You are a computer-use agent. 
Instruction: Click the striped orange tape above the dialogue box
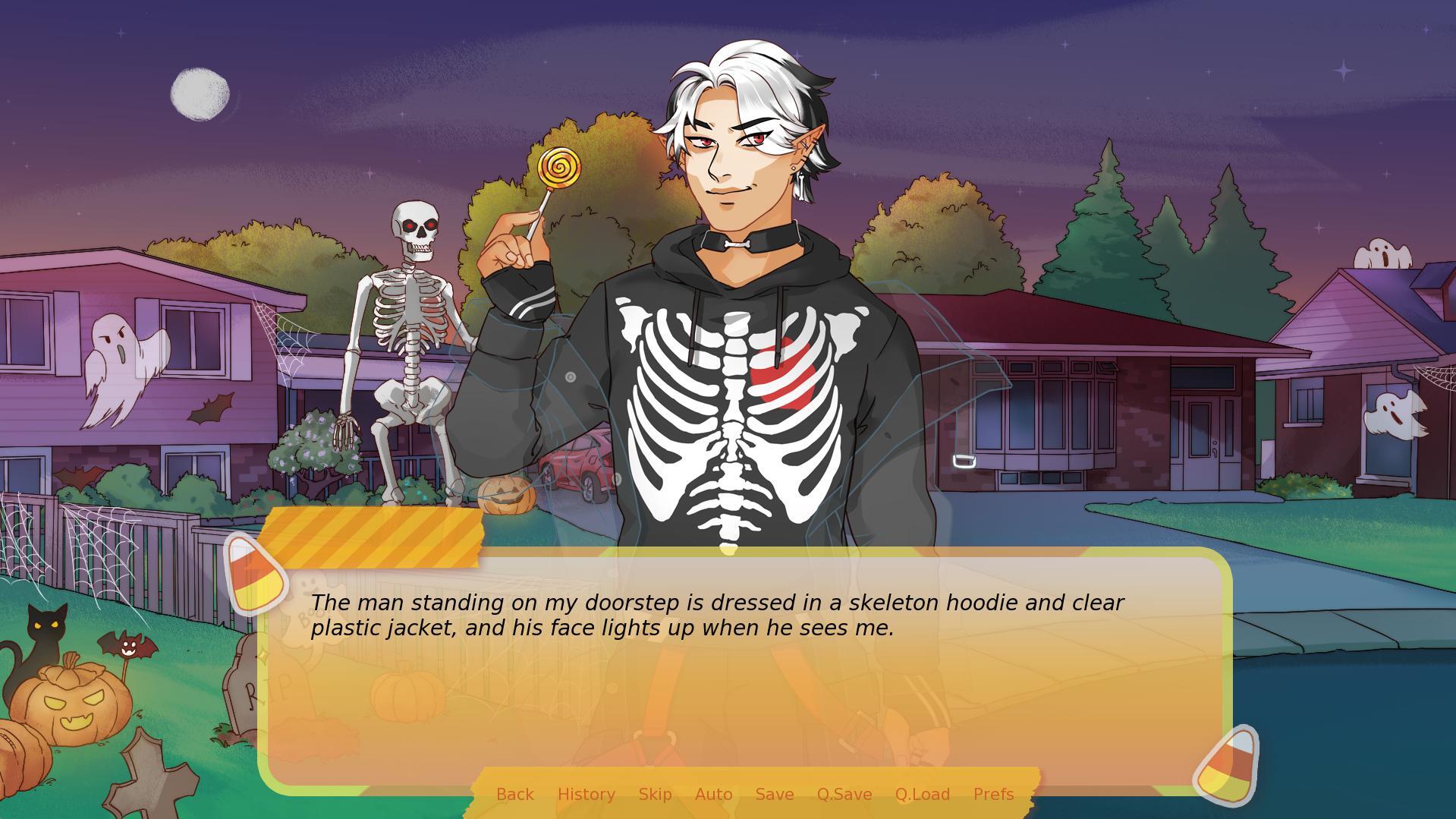pos(376,539)
